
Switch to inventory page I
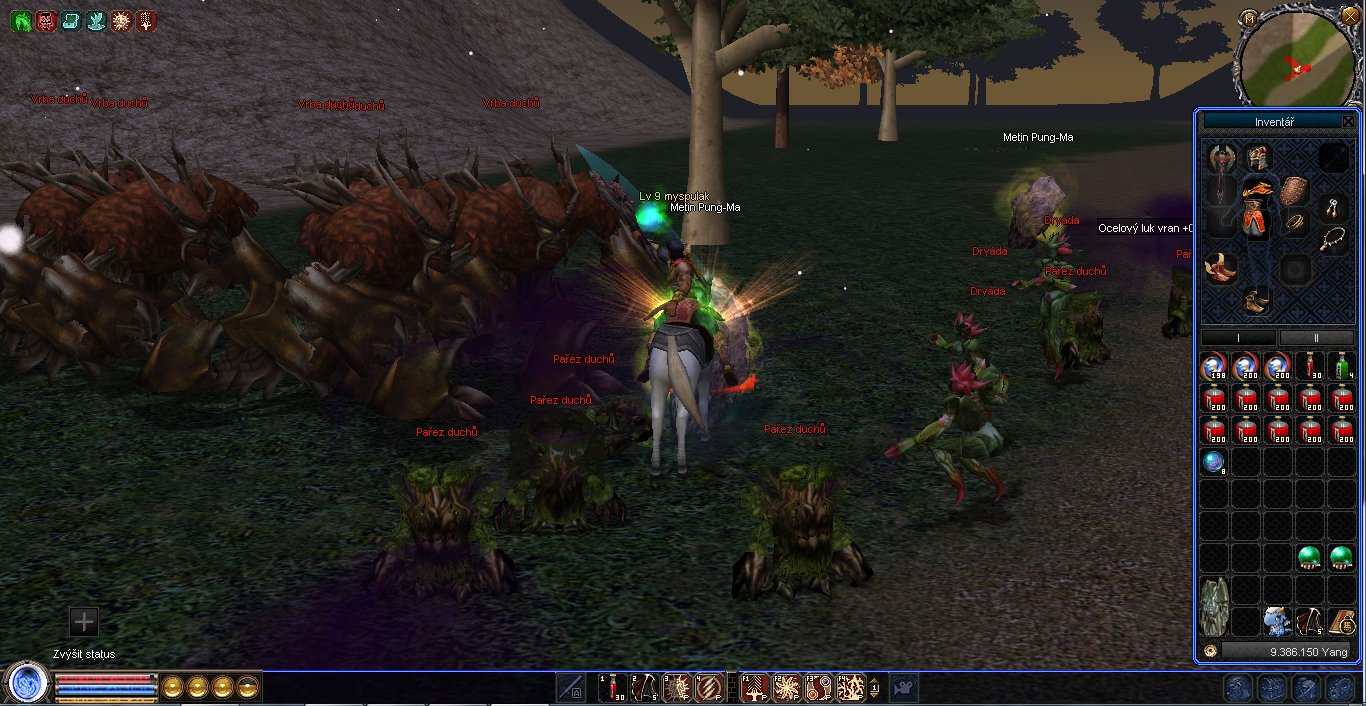[1238, 338]
